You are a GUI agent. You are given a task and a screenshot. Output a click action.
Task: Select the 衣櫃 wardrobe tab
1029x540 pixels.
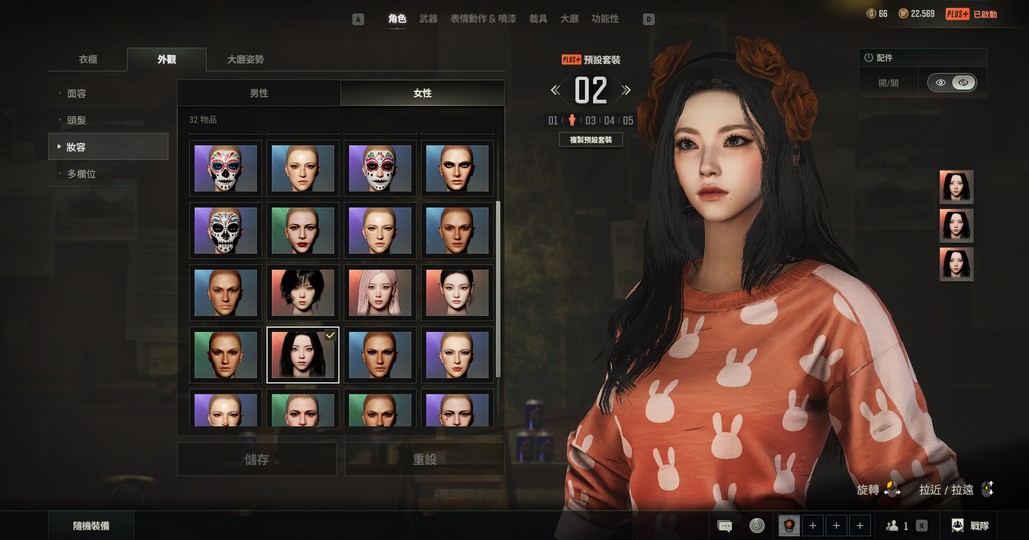coord(88,60)
